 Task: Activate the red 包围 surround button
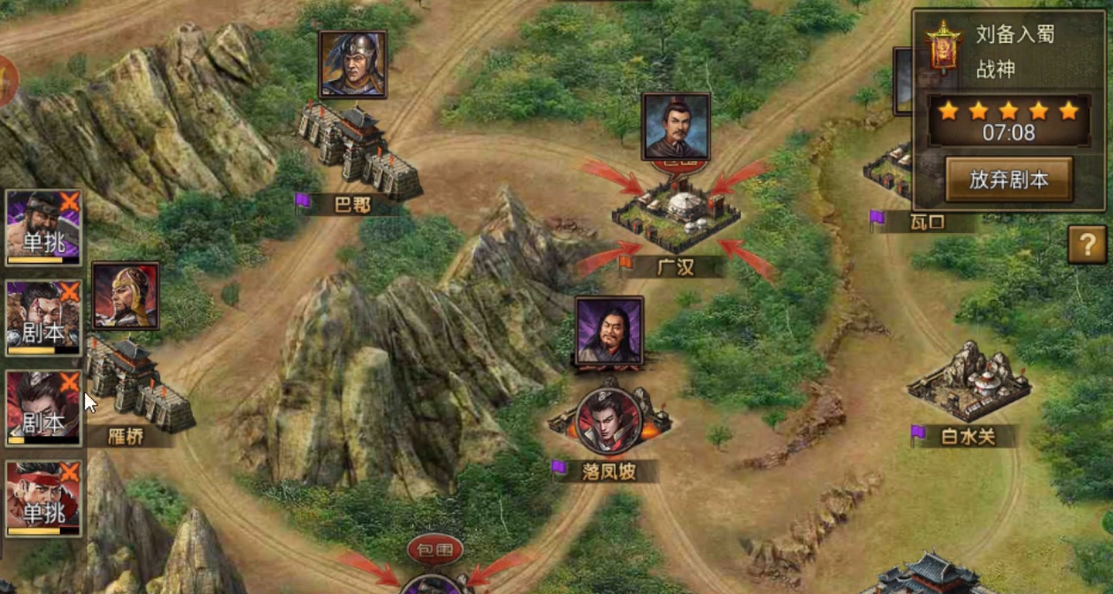pos(435,550)
